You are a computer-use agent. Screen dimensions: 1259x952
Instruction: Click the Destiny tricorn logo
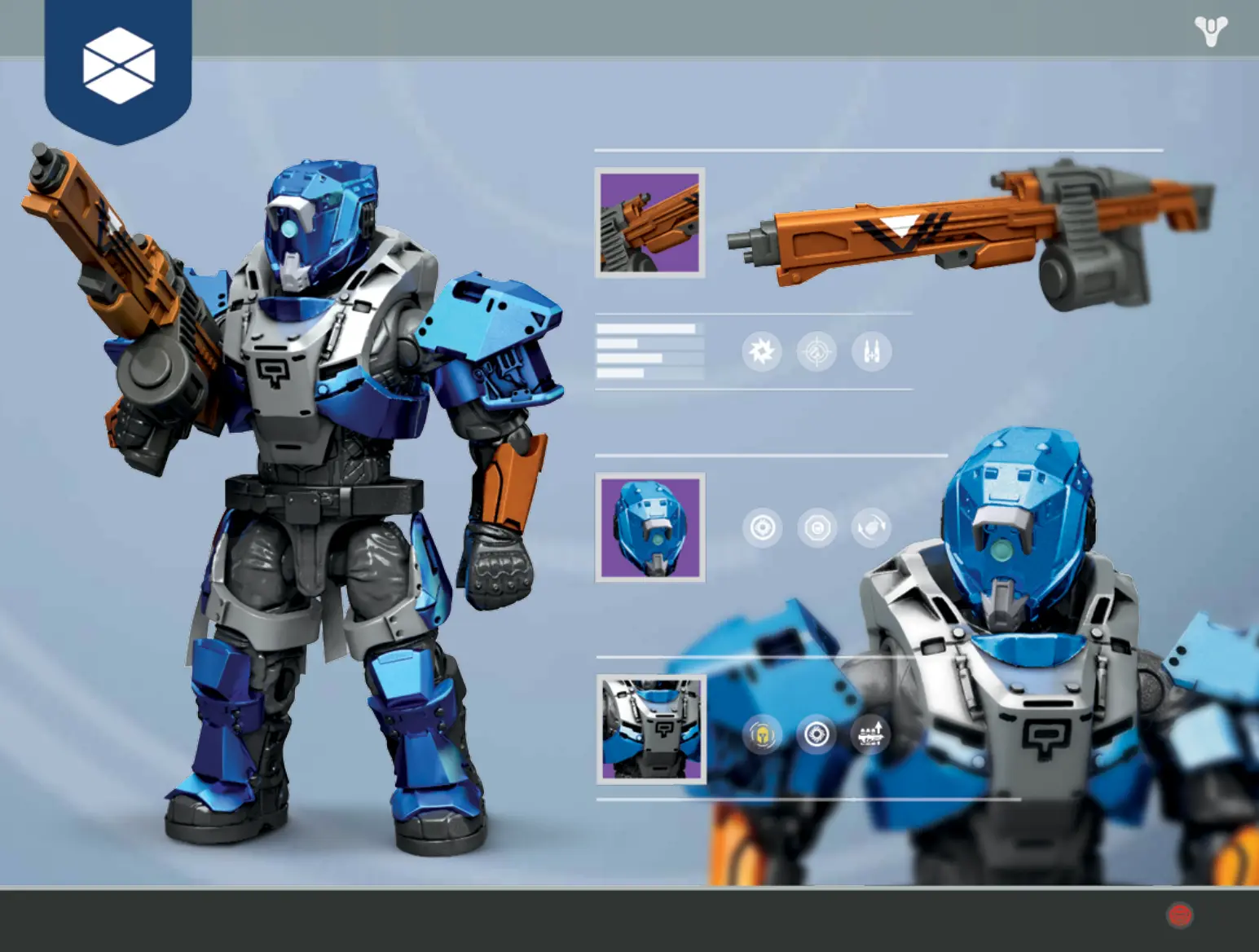pyautogui.click(x=1211, y=31)
